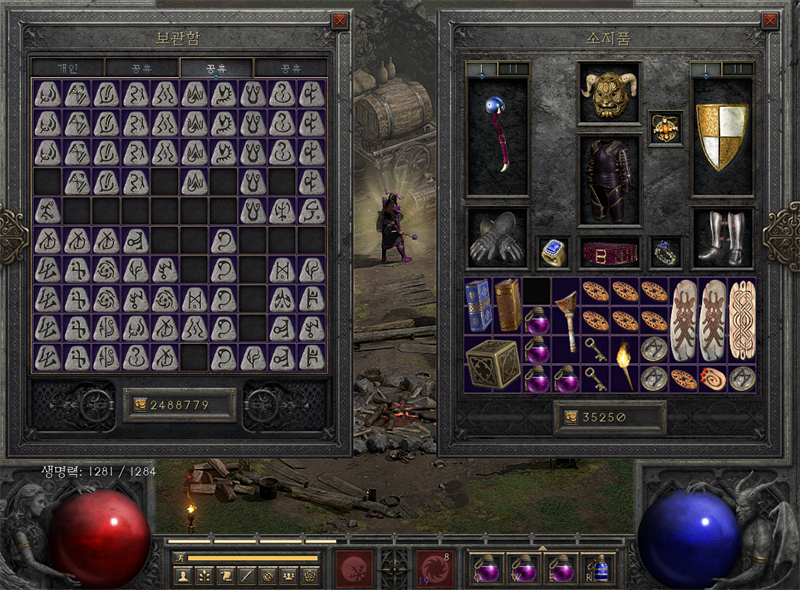
Task: Select the burning torch in inventory
Action: tap(624, 363)
